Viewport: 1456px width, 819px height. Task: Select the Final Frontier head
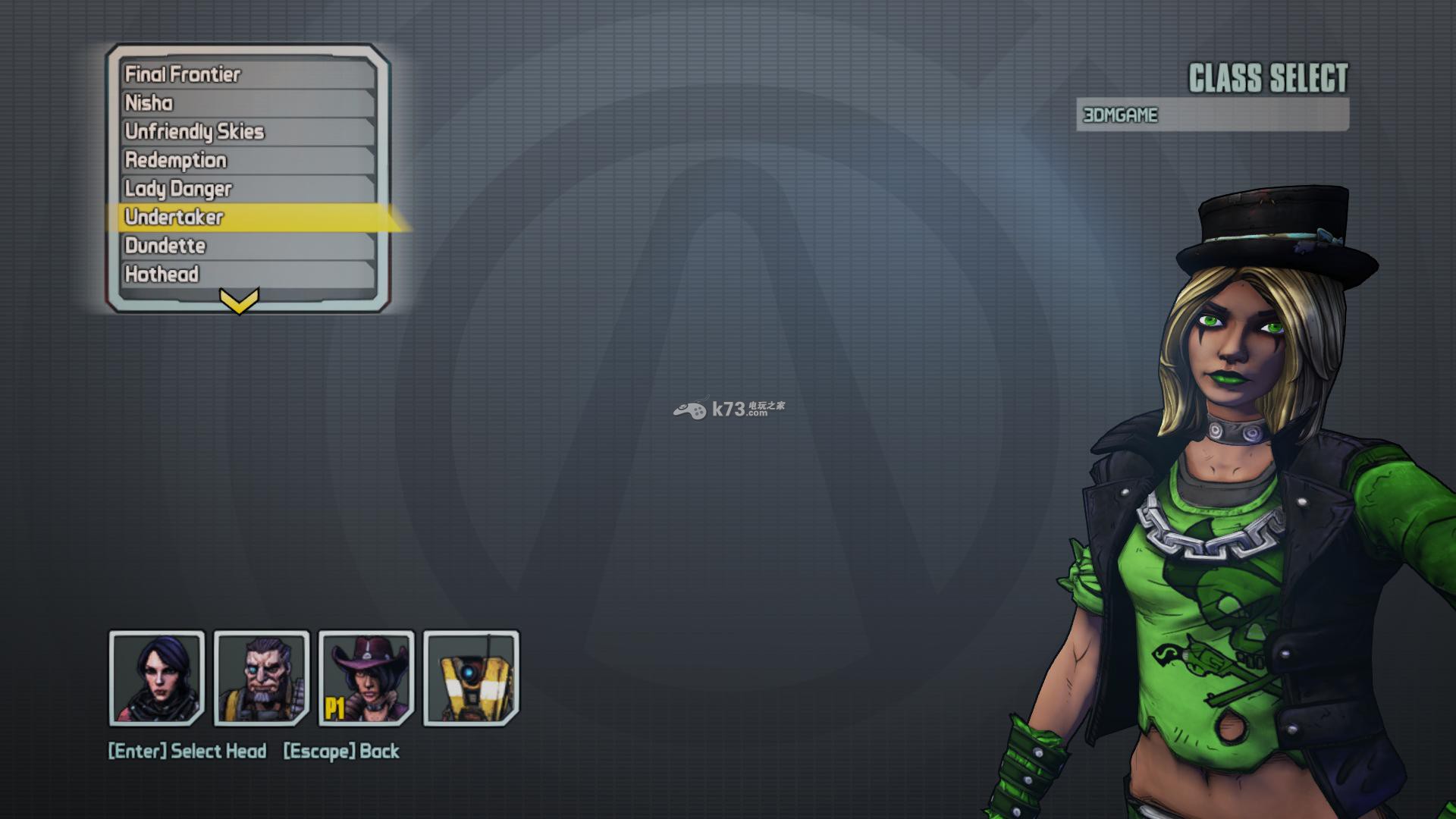248,74
